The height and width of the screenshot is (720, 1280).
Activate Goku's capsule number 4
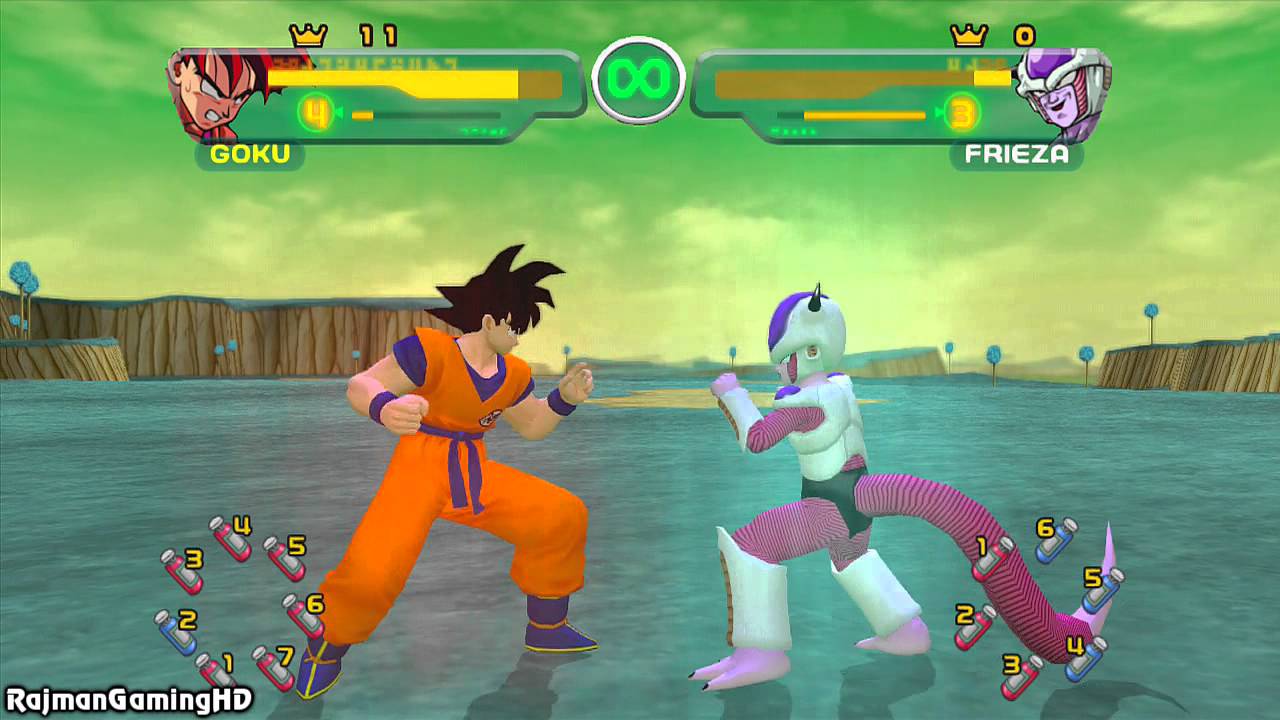pyautogui.click(x=231, y=537)
